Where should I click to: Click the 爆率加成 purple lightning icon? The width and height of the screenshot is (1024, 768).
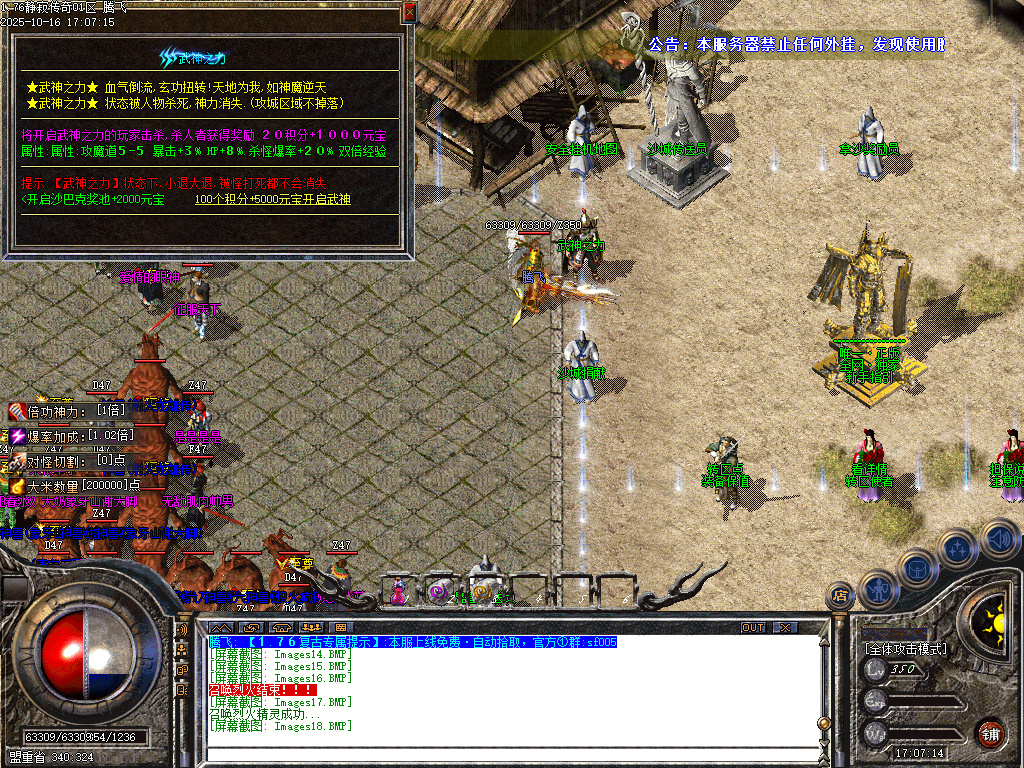click(x=19, y=435)
